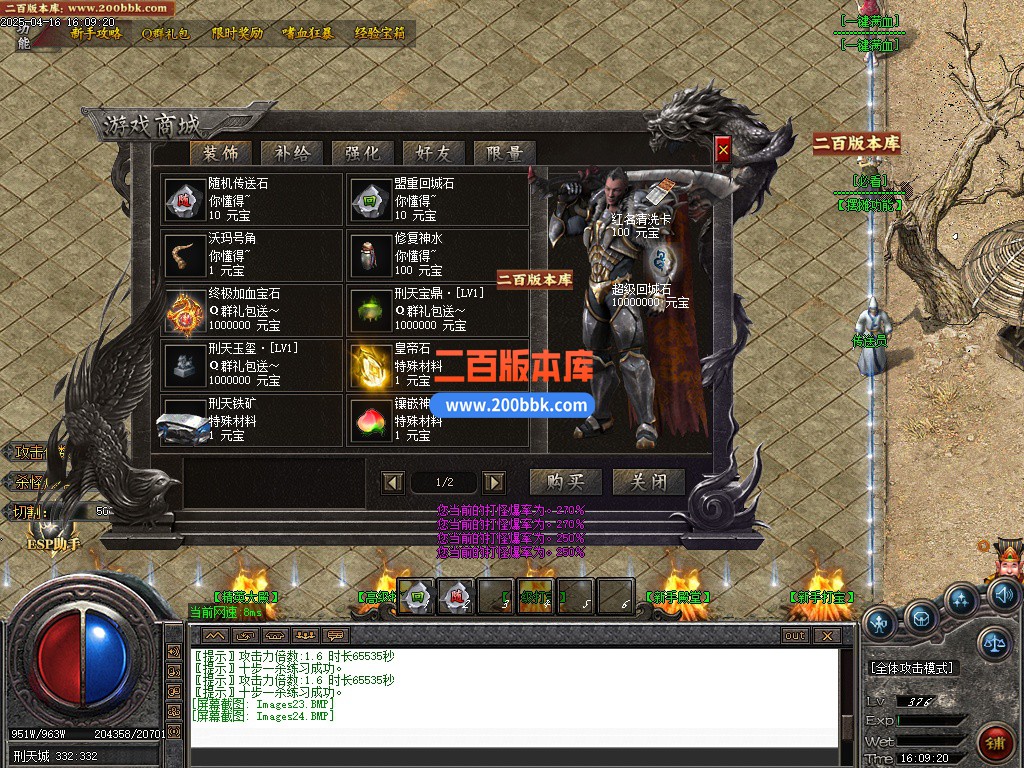
Task: Select the 随机传送石 shop item
Action: (x=254, y=199)
